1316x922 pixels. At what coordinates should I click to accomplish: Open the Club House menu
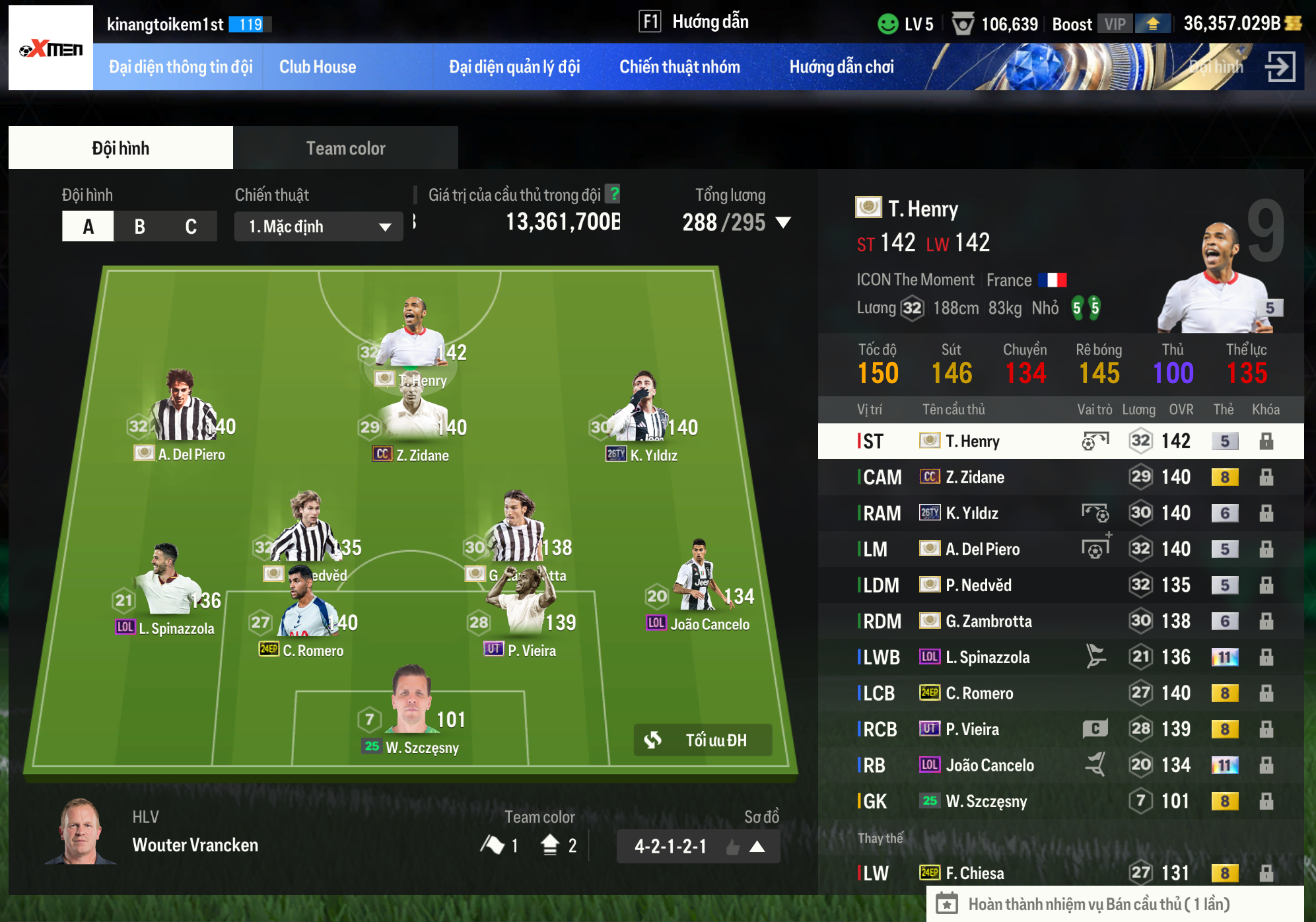click(318, 67)
